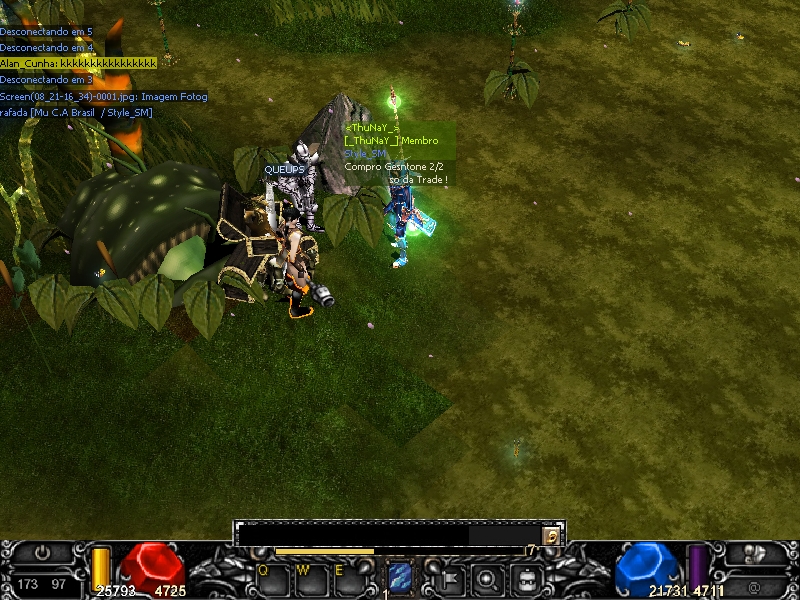The height and width of the screenshot is (600, 800).
Task: Select the E hotkey slot
Action: point(348,579)
